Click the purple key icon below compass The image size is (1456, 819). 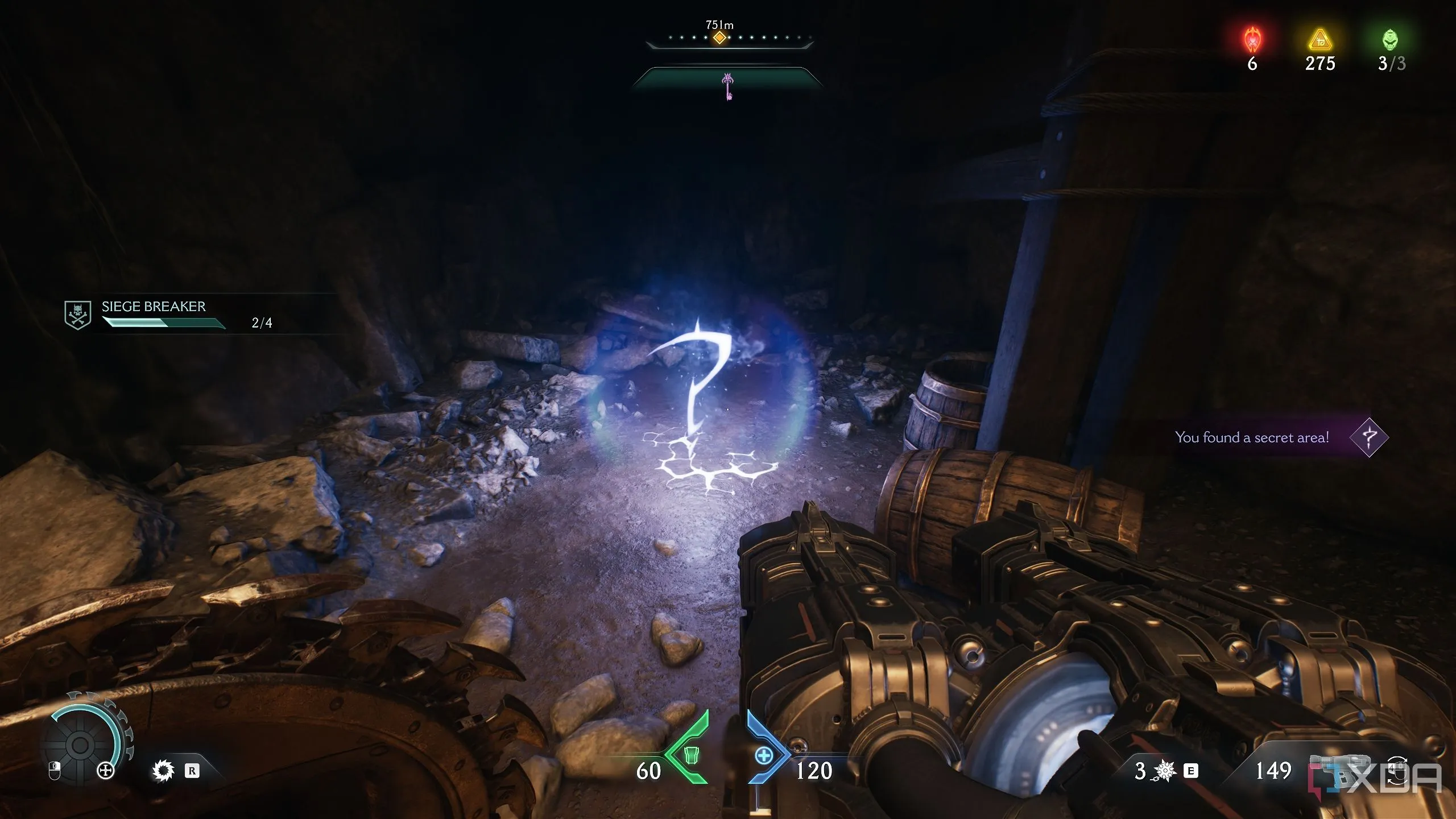[728, 86]
